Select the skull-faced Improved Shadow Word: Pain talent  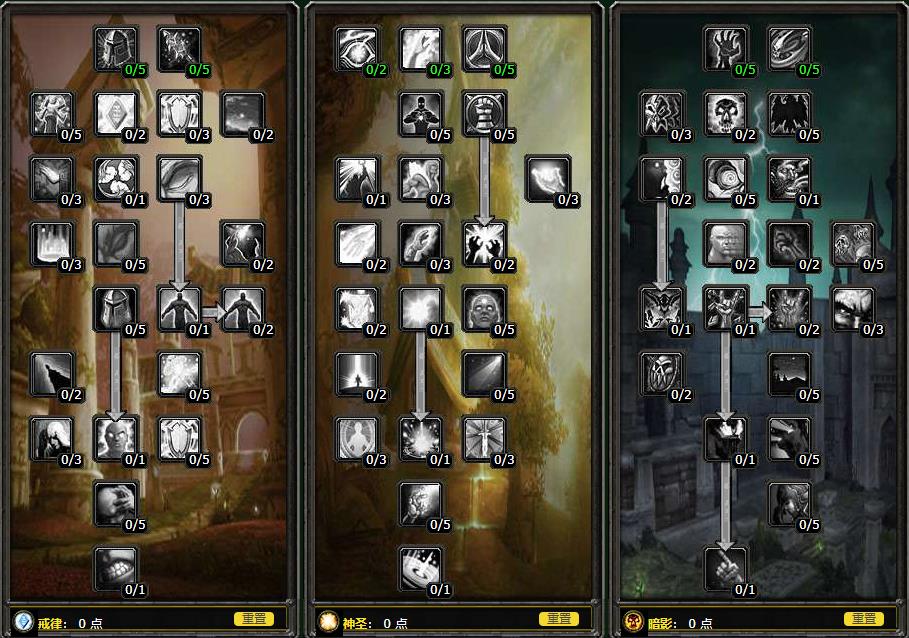coord(726,113)
